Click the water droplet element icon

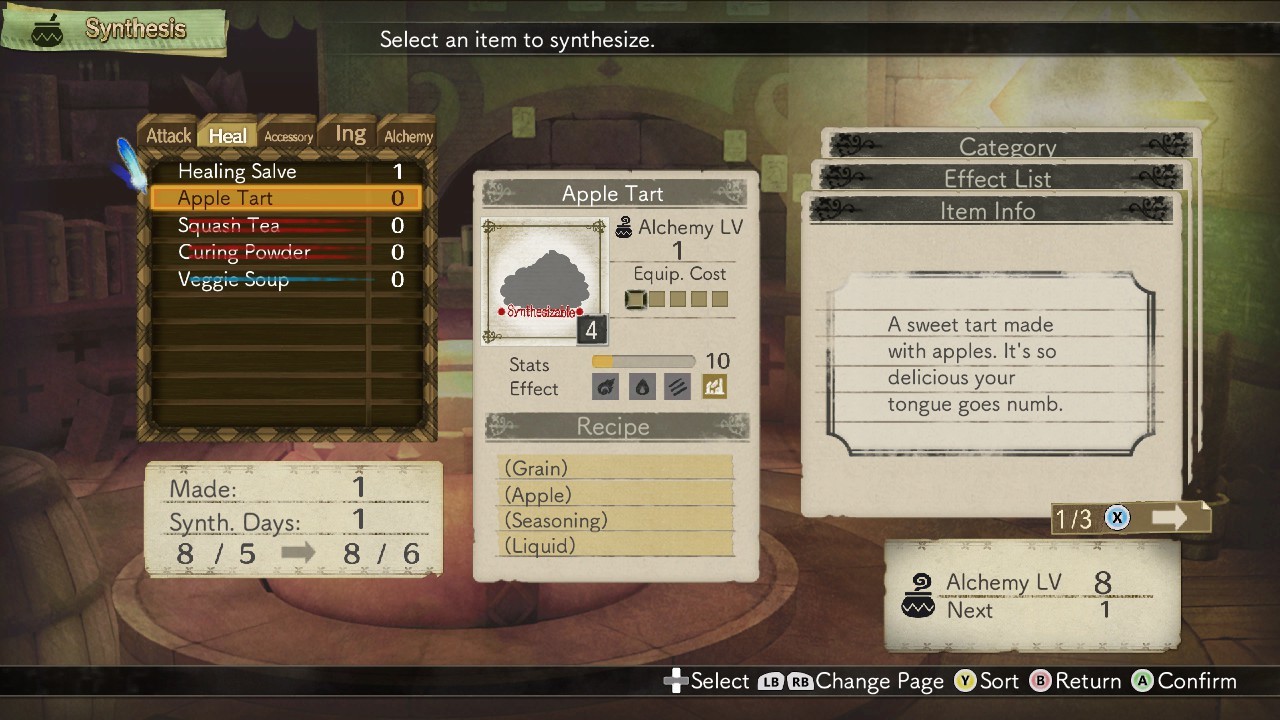coord(641,387)
